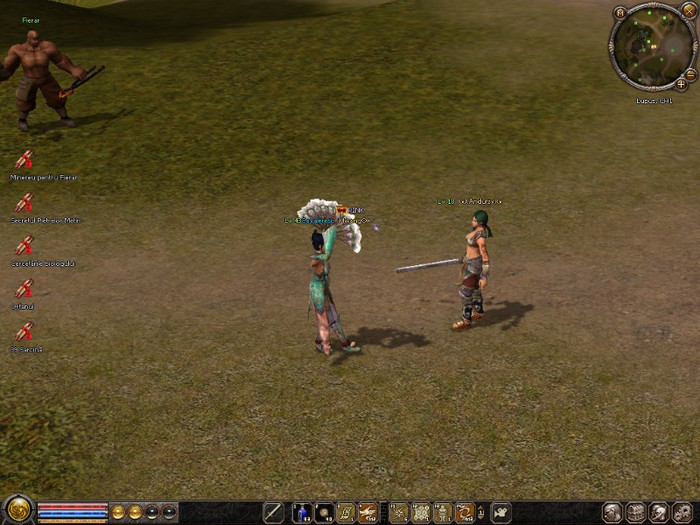Open the 'Urfănul' quest scroll
Screen dimensions: 700x525
24,288
